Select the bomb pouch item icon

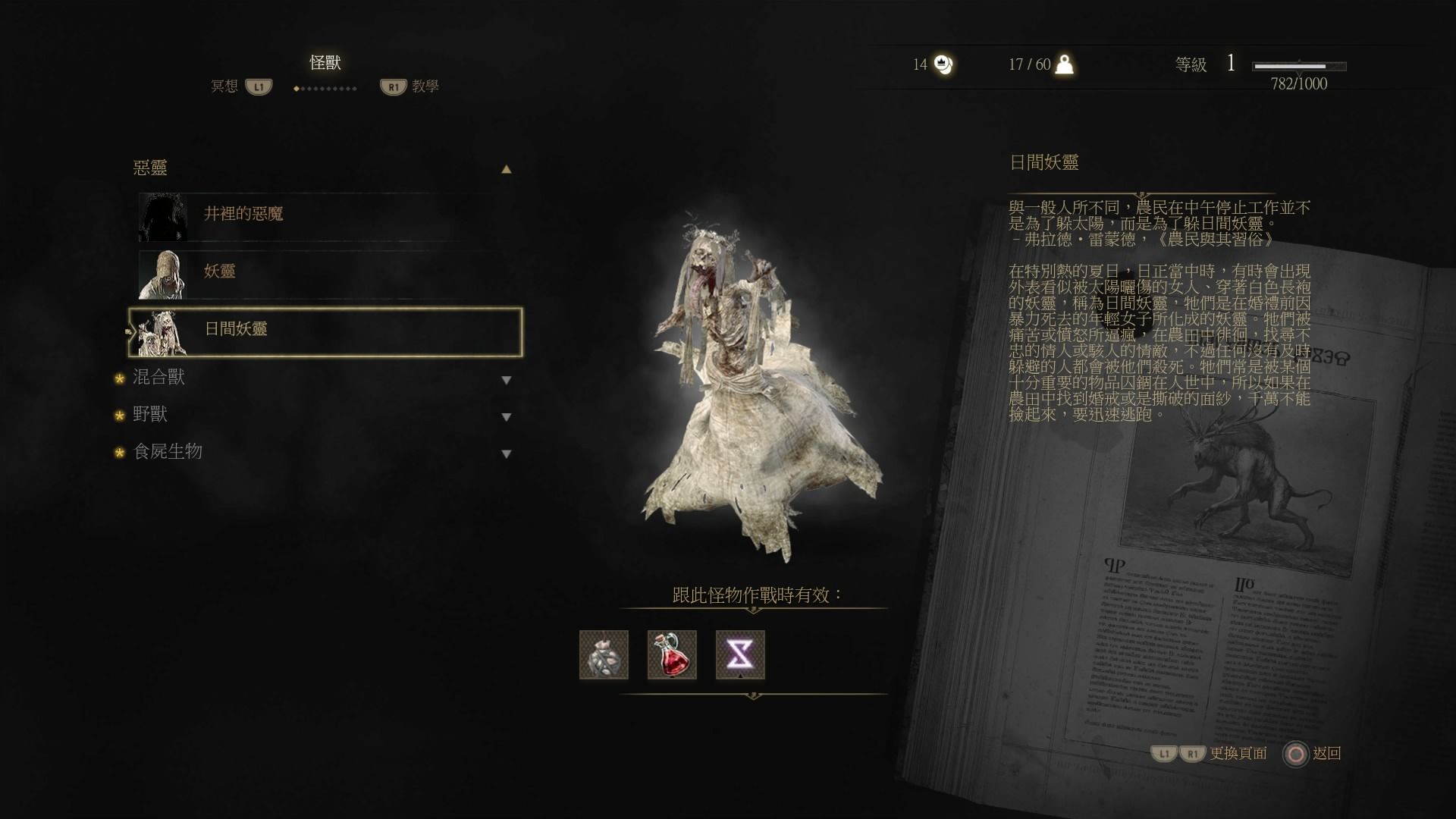604,654
